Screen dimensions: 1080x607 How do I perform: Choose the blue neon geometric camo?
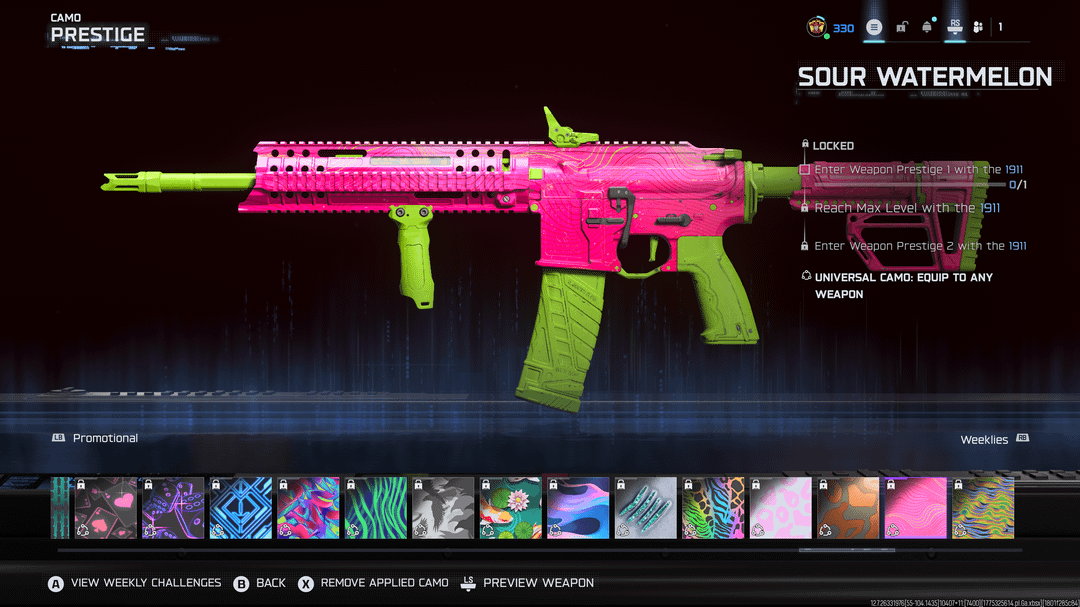coord(240,508)
